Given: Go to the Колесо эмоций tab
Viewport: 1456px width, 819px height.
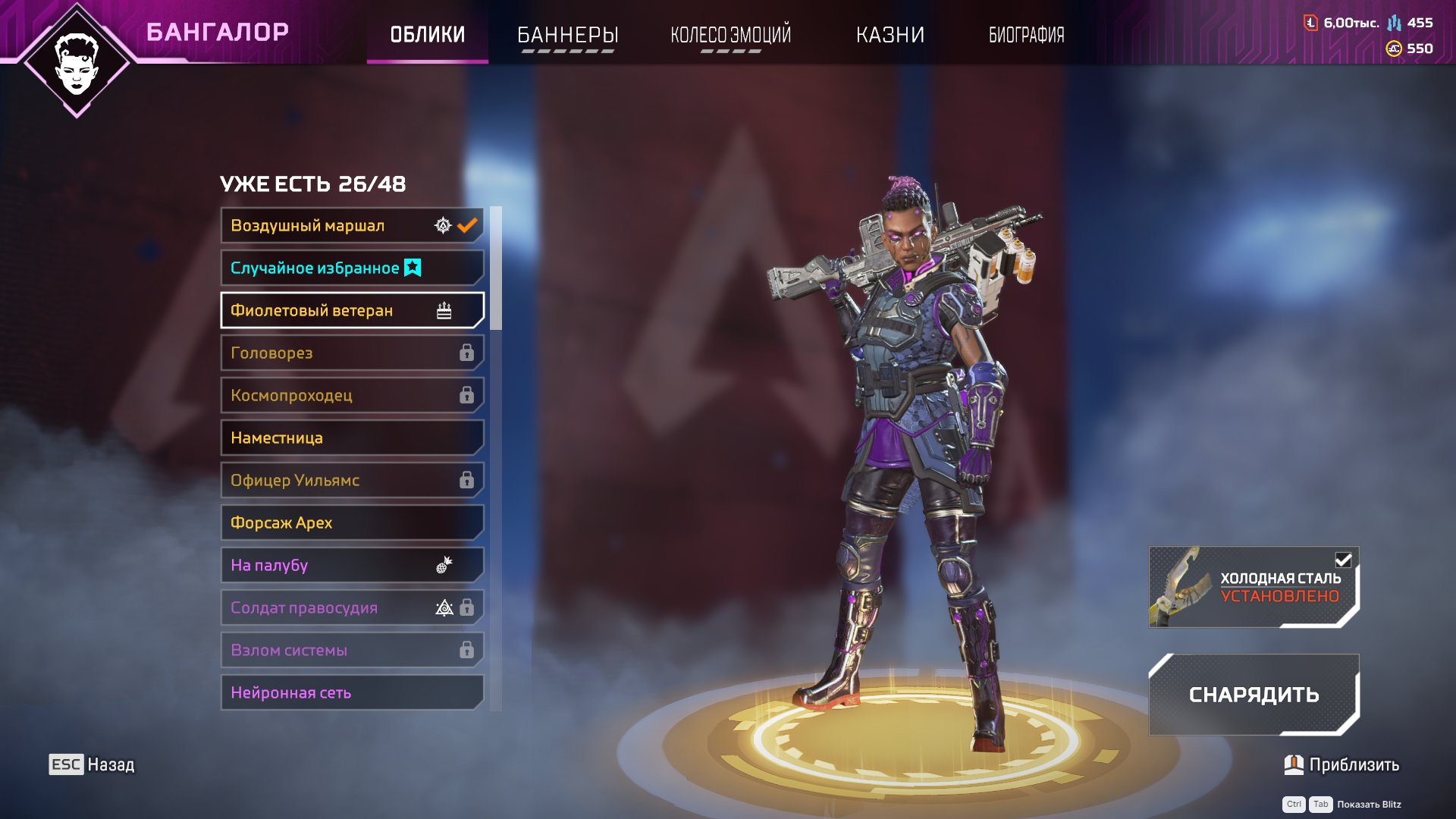Looking at the screenshot, I should click(x=730, y=35).
